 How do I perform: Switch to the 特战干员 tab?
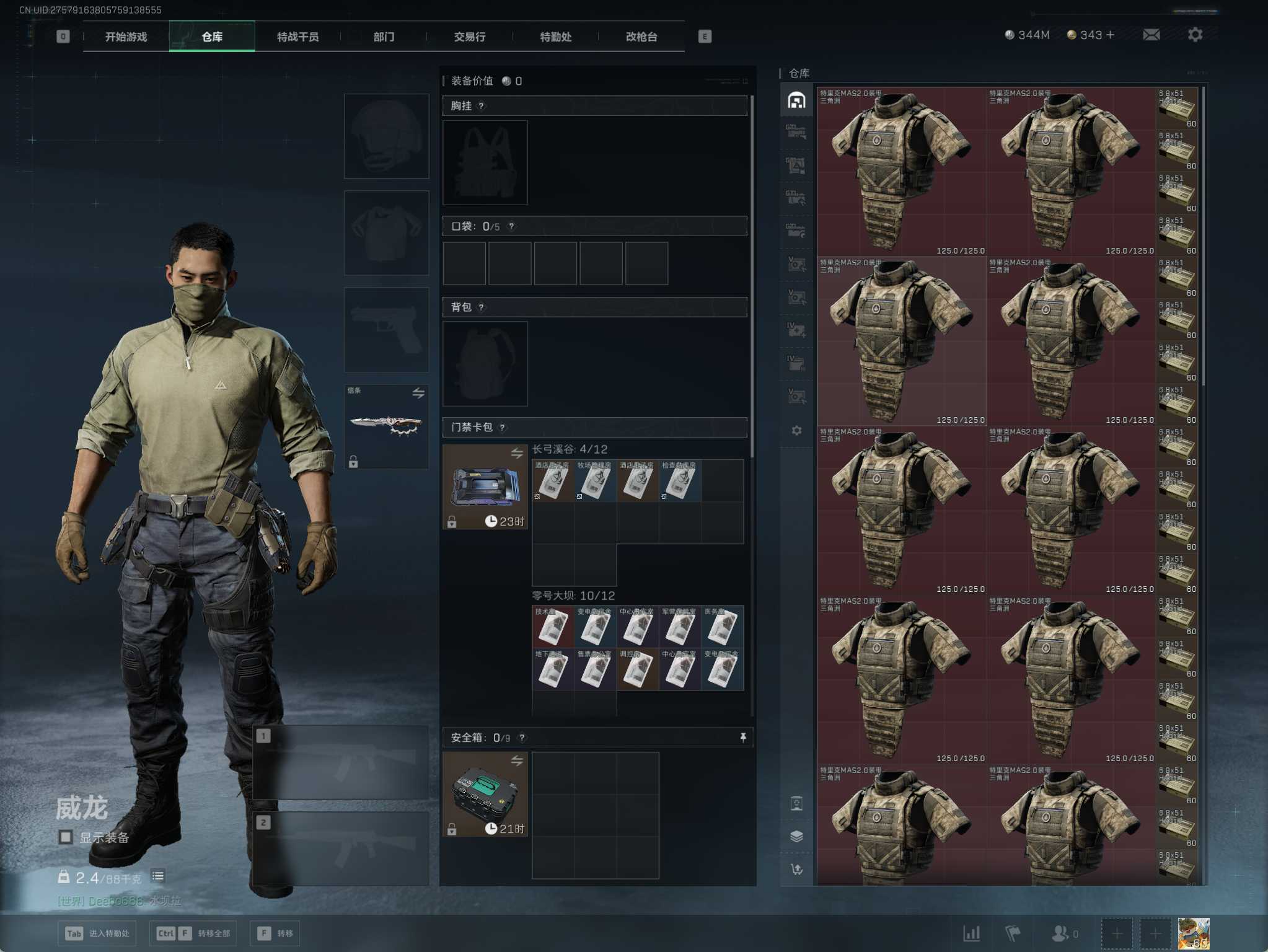pos(297,37)
